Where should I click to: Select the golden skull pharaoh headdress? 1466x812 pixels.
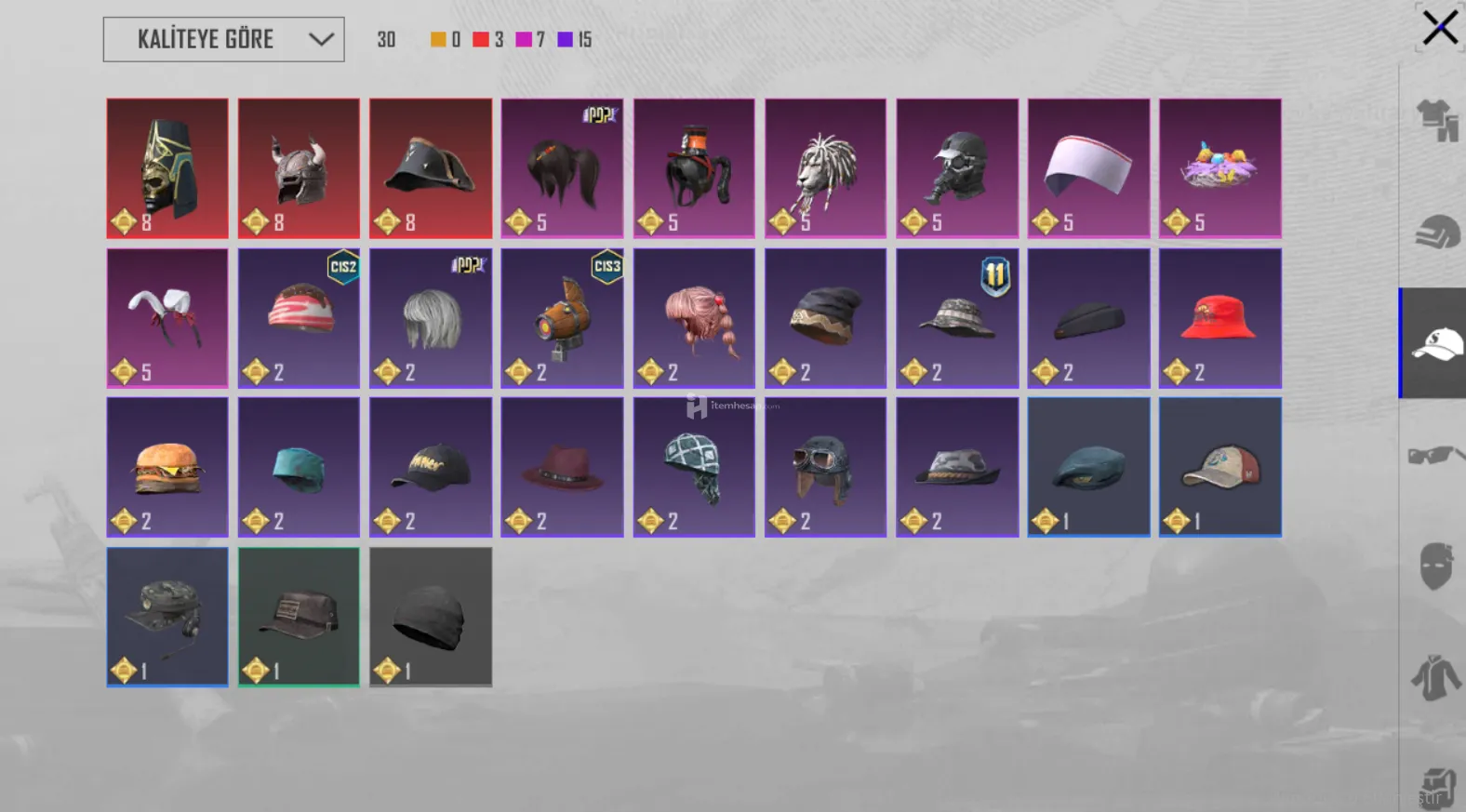(x=167, y=168)
